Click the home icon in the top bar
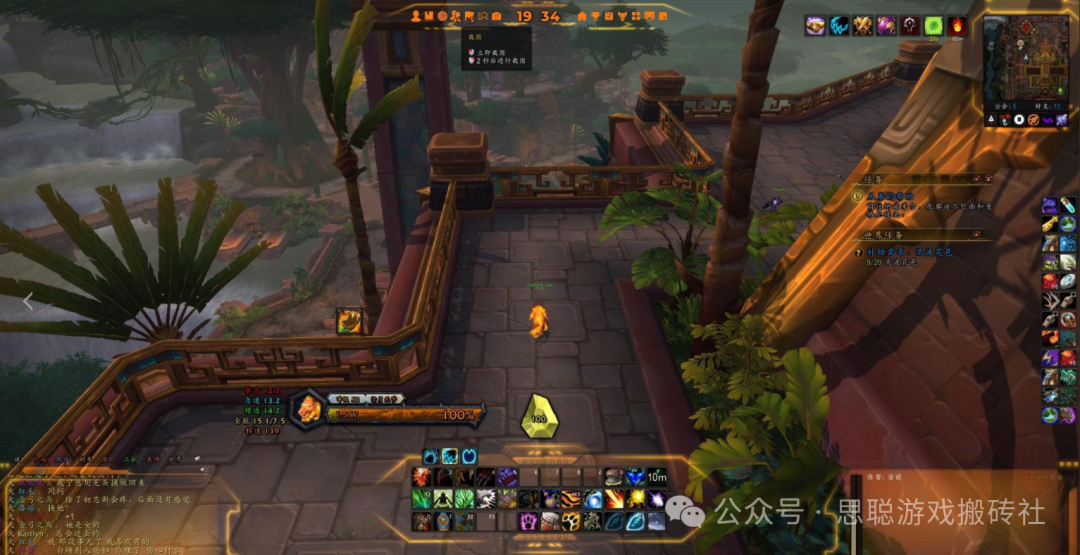Viewport: 1080px width, 555px height. pos(581,16)
